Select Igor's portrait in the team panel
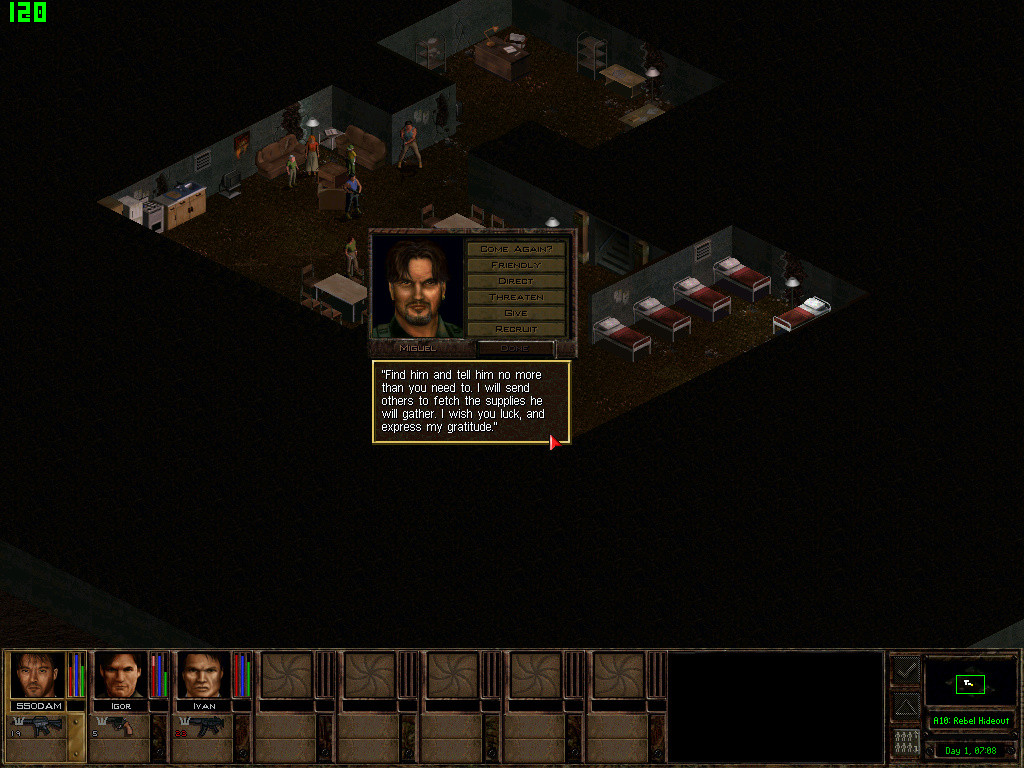 [121, 675]
